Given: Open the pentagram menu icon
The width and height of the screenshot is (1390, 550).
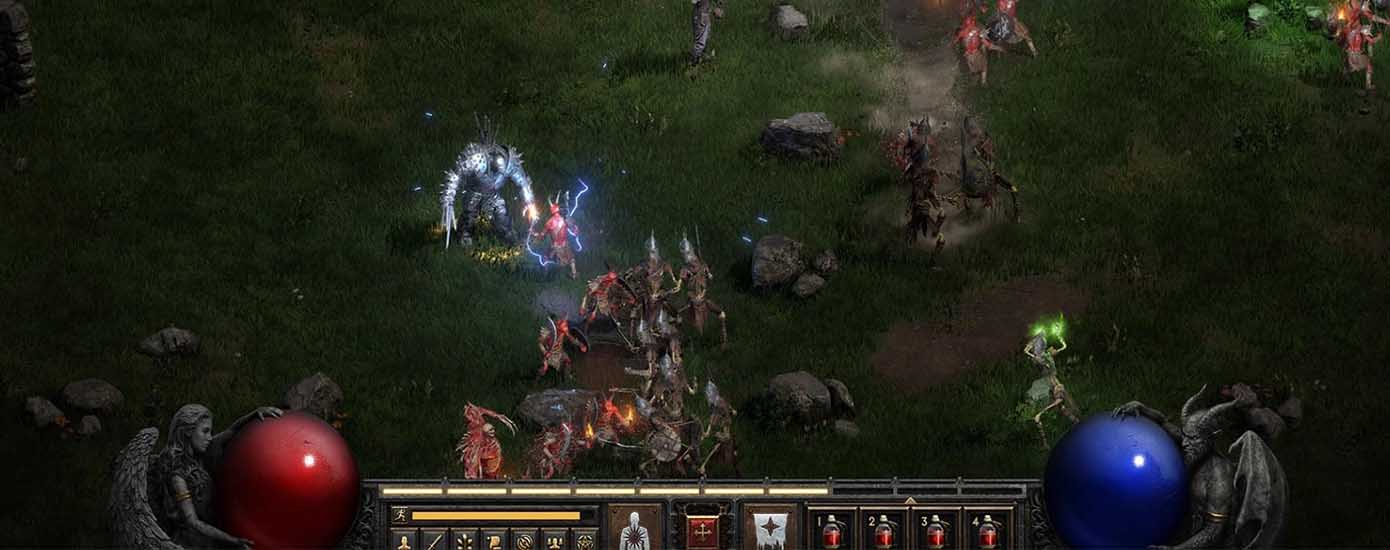Looking at the screenshot, I should click(x=584, y=541).
